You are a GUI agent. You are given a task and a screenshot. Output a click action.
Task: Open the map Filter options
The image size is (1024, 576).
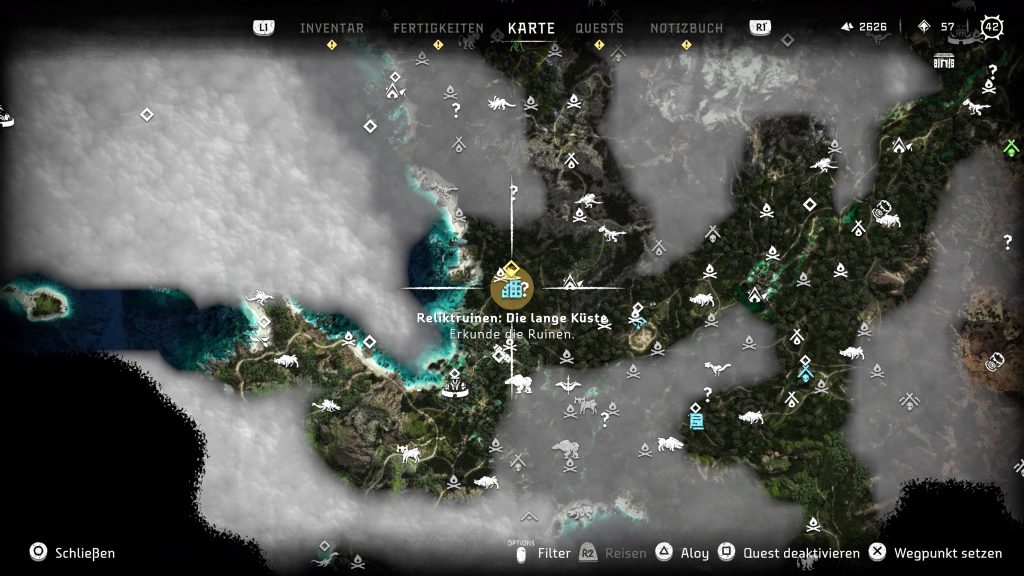553,552
